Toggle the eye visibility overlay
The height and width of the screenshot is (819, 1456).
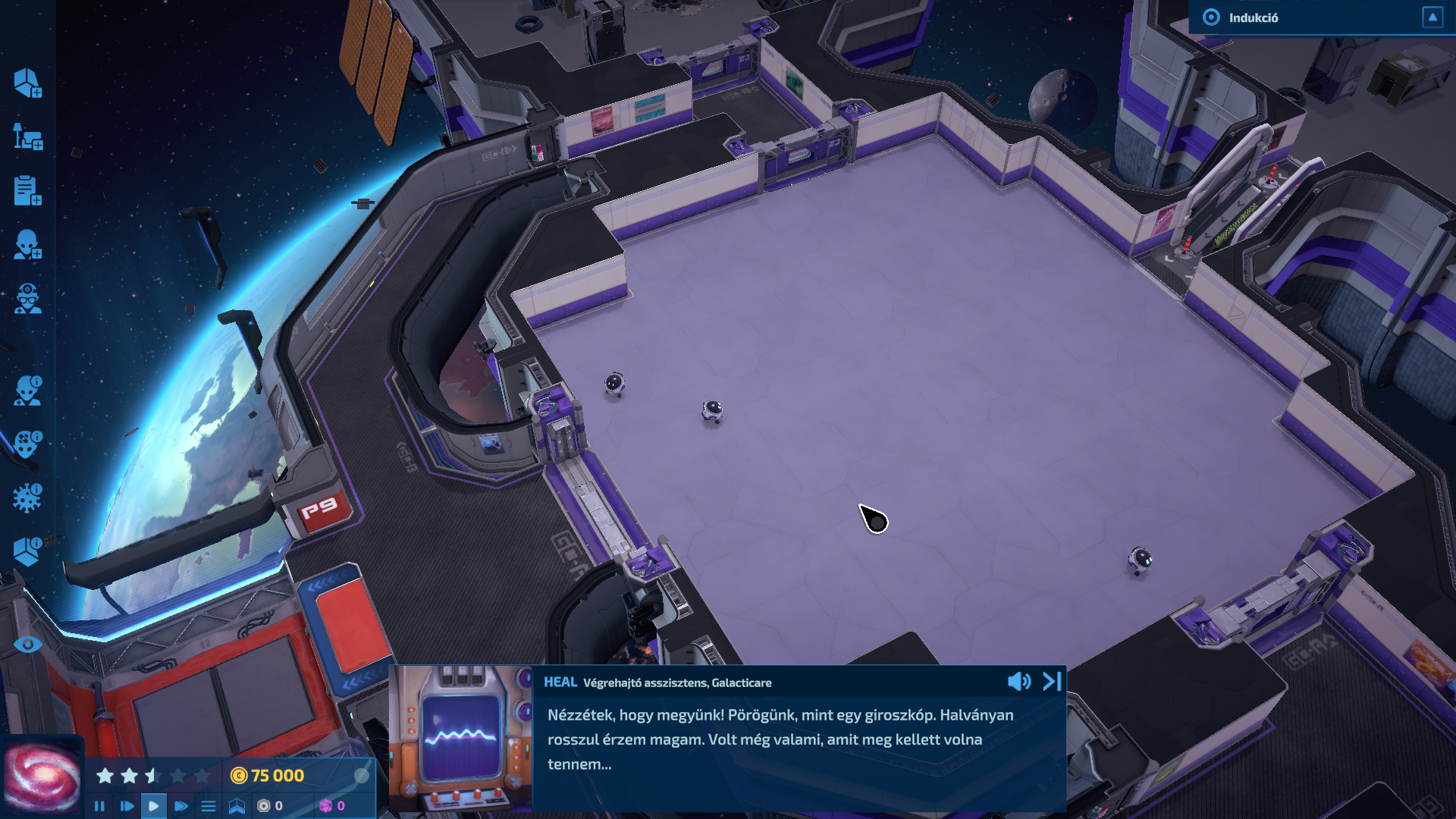tap(27, 645)
